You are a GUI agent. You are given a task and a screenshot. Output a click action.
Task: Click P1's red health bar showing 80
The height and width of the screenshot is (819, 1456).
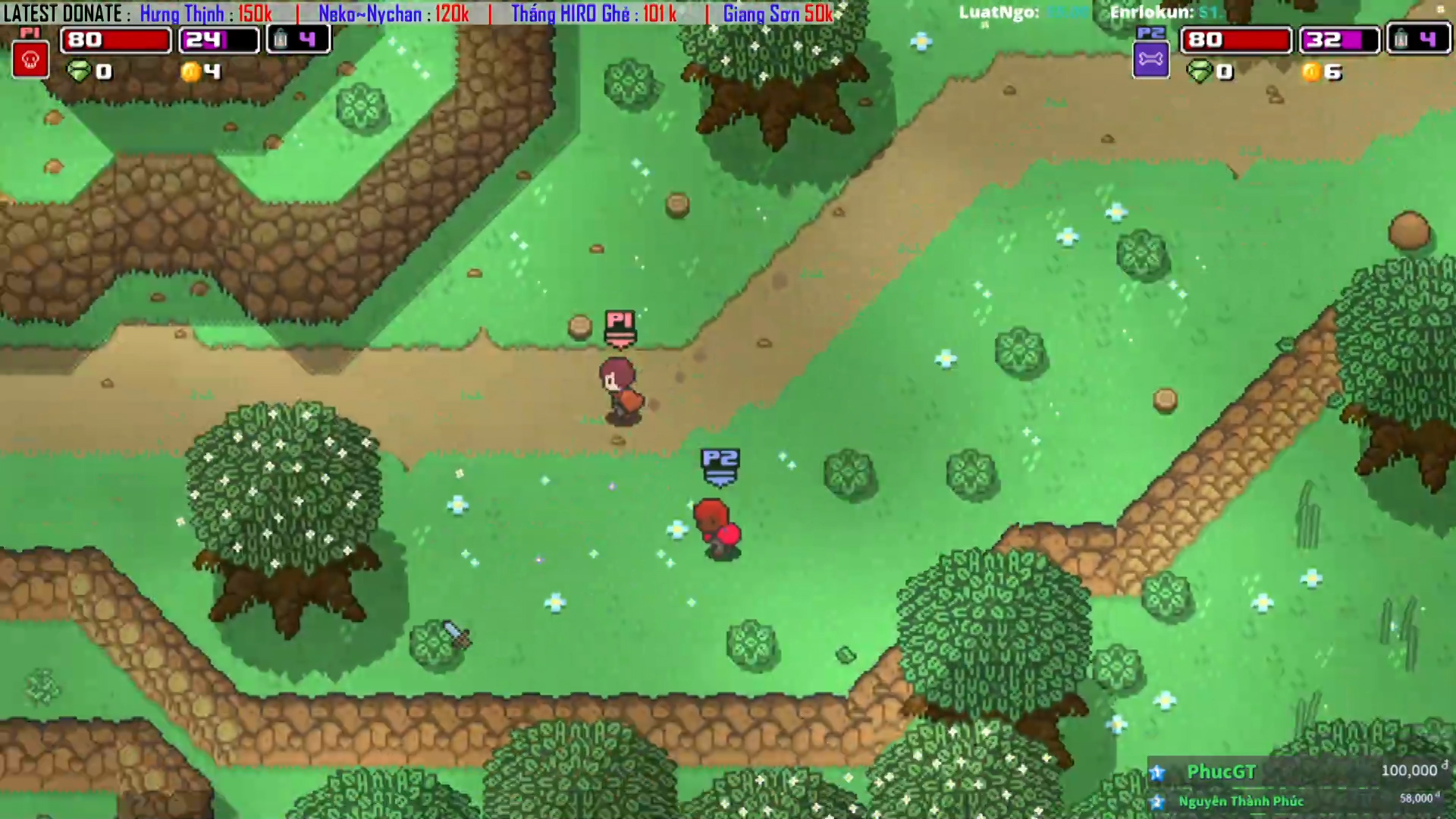click(x=114, y=39)
